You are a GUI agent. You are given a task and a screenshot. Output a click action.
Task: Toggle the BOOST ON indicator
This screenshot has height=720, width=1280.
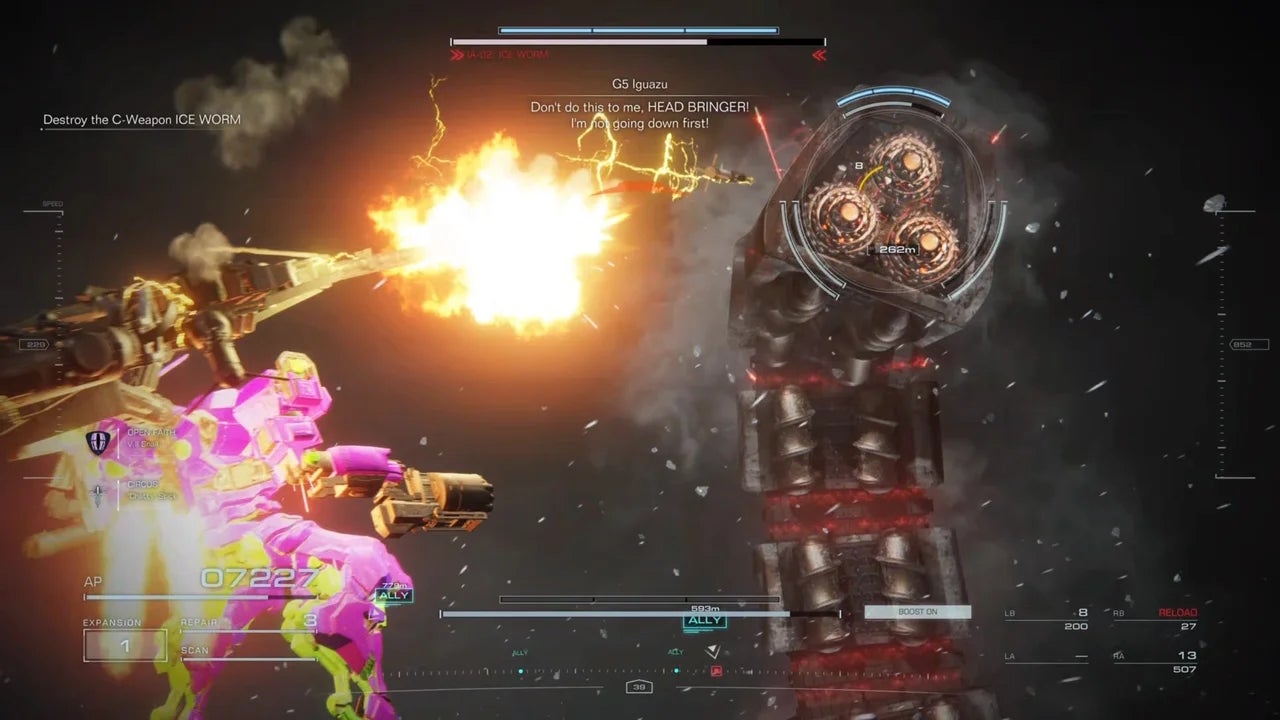[x=917, y=612]
